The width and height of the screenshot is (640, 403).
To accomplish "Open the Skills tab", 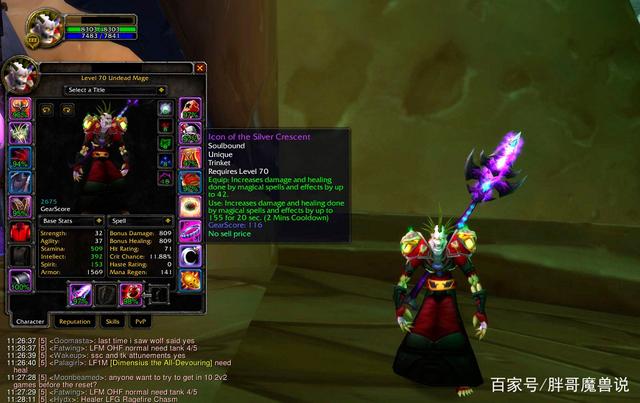I will point(113,321).
